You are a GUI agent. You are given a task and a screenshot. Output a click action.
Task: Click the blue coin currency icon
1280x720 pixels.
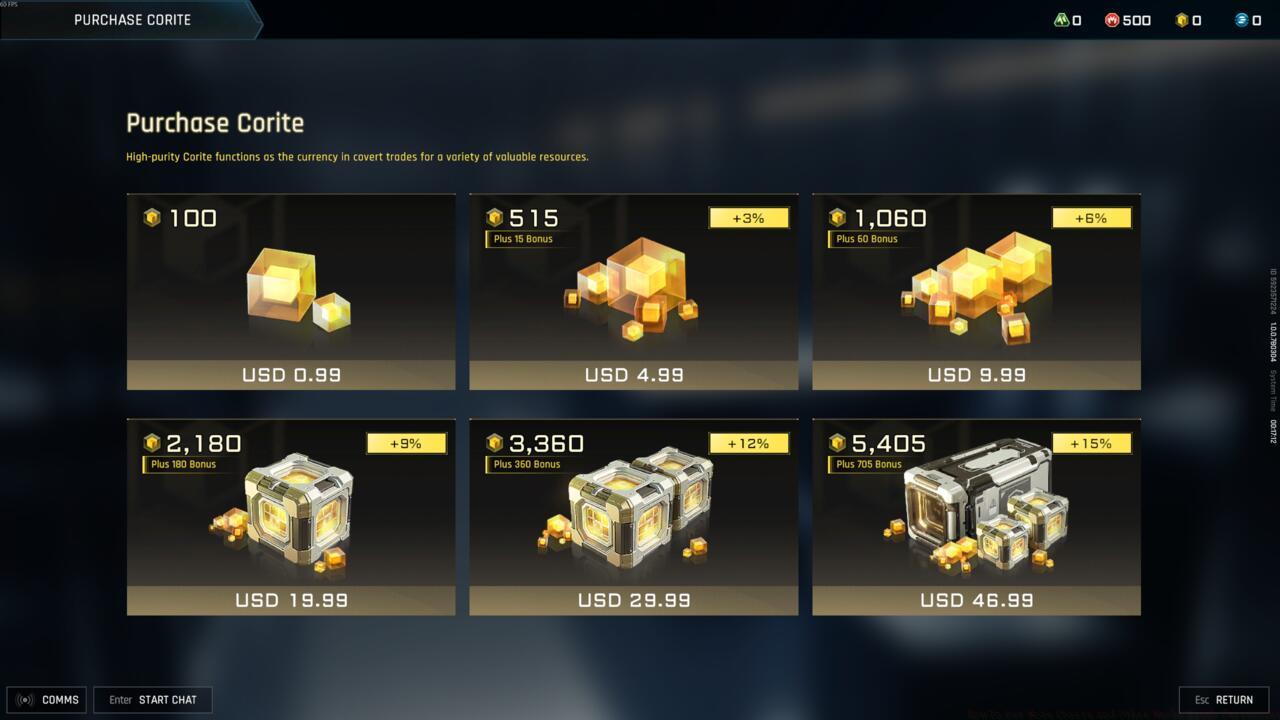(1240, 20)
